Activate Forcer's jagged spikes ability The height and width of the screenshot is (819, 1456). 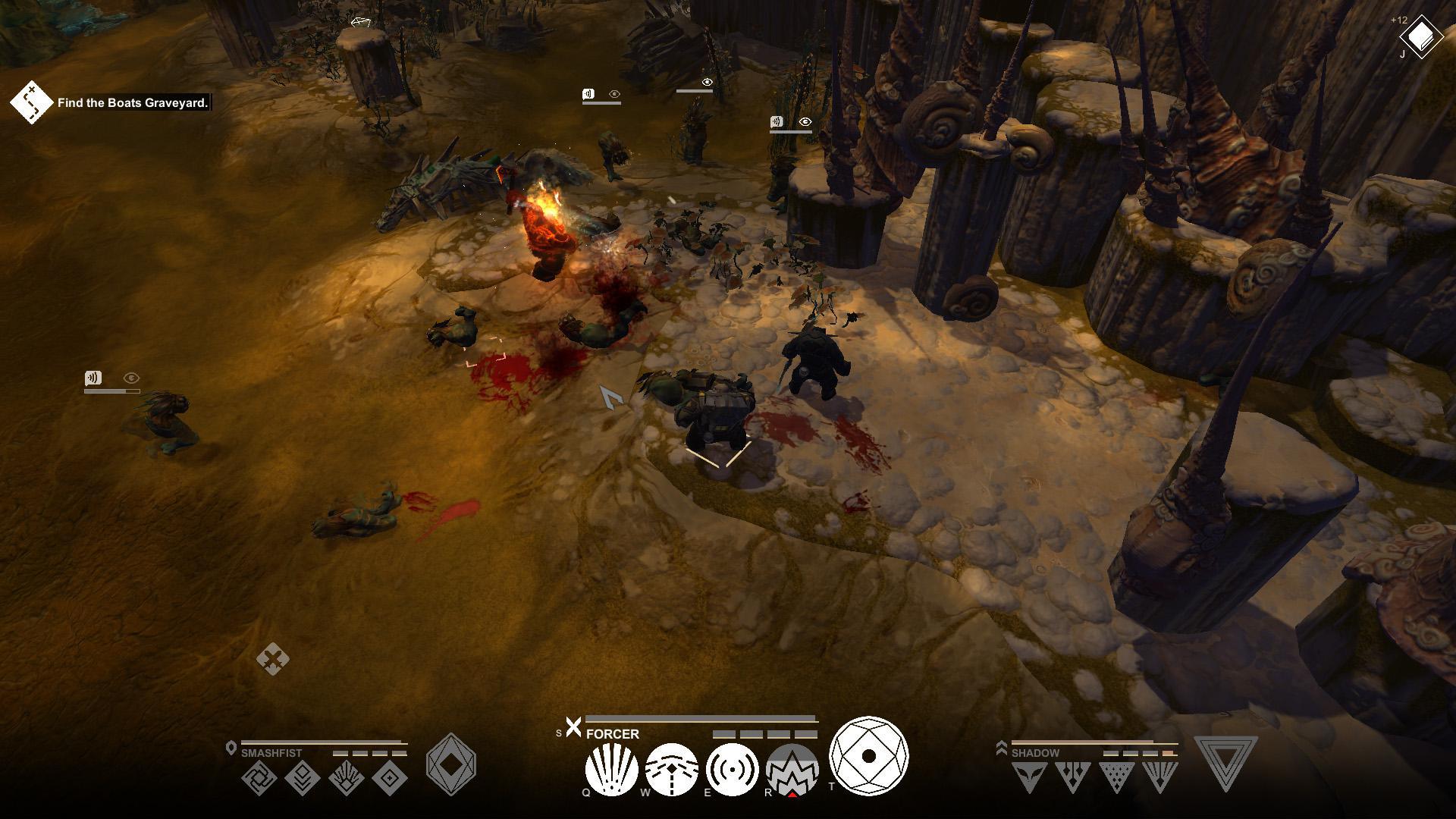coord(792,770)
